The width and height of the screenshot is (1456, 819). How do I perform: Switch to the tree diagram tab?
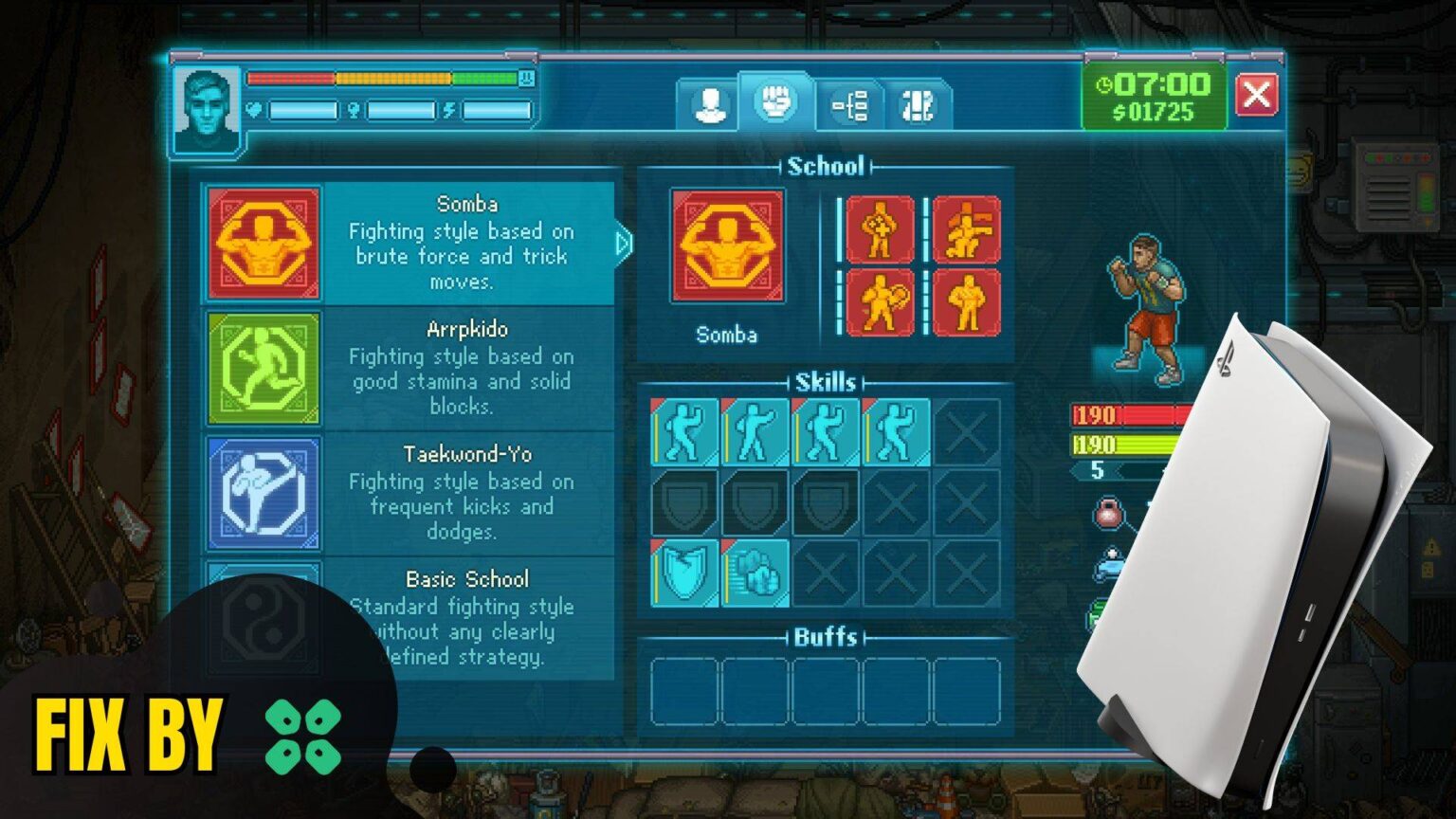pos(849,104)
